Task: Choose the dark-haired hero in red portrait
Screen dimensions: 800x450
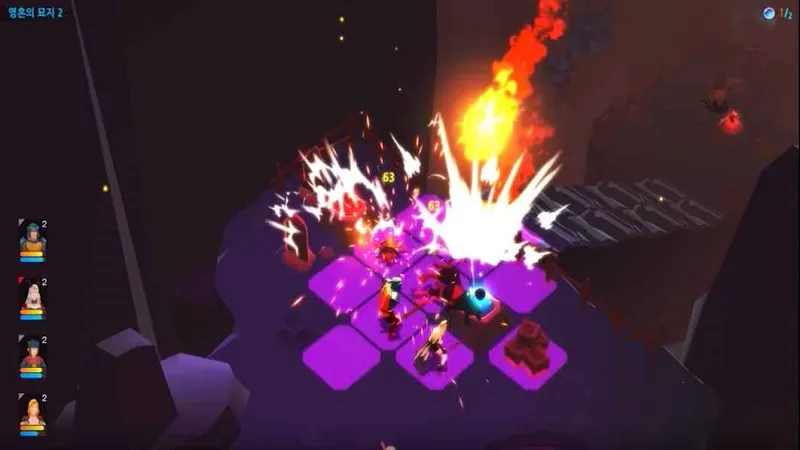Action: [32, 354]
